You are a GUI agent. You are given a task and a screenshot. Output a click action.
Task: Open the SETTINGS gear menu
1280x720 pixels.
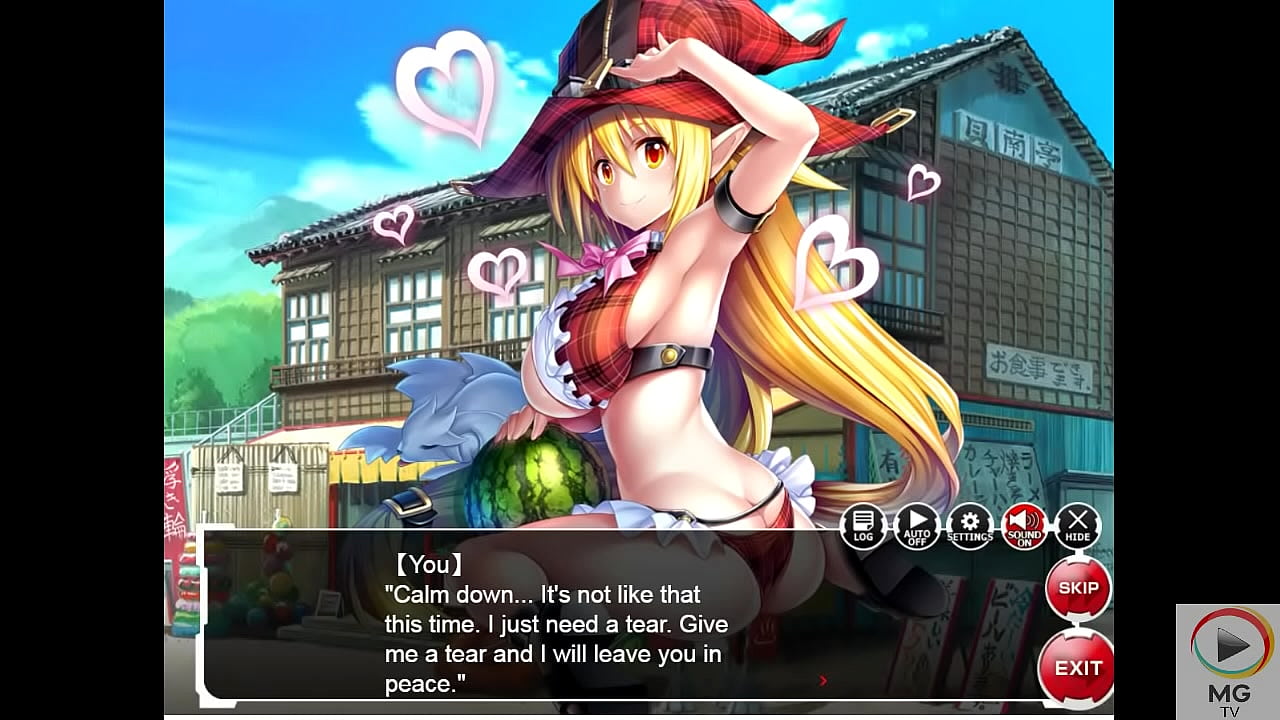coord(970,526)
